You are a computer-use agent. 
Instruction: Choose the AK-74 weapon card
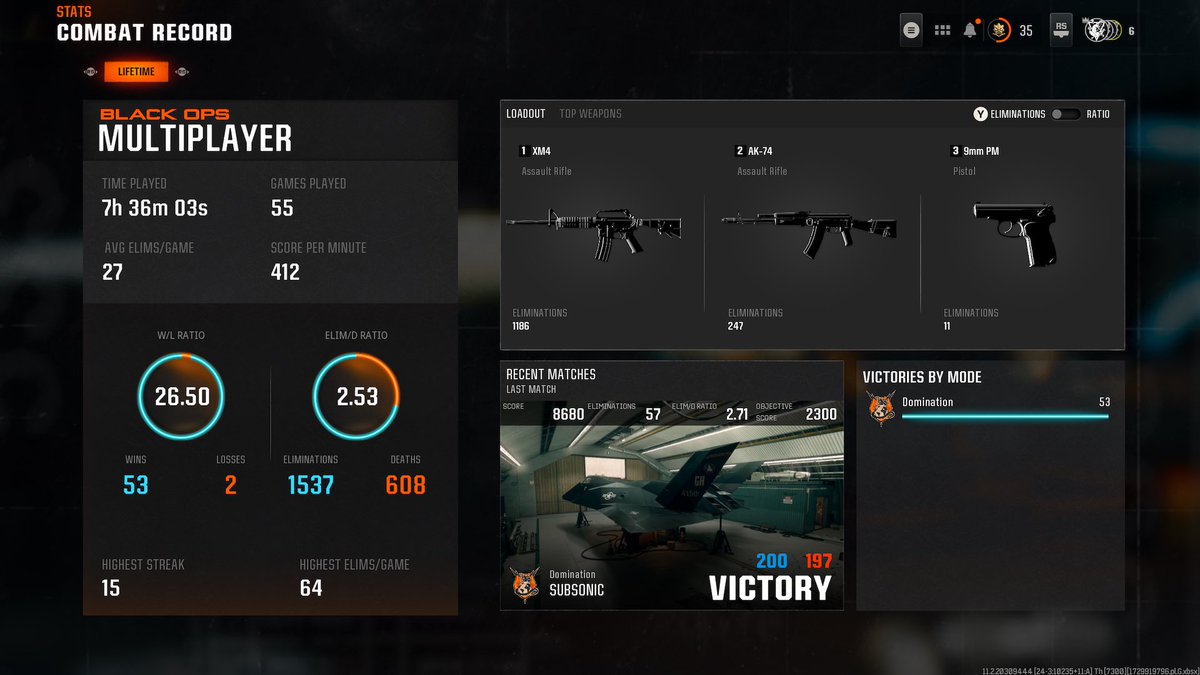tap(811, 237)
